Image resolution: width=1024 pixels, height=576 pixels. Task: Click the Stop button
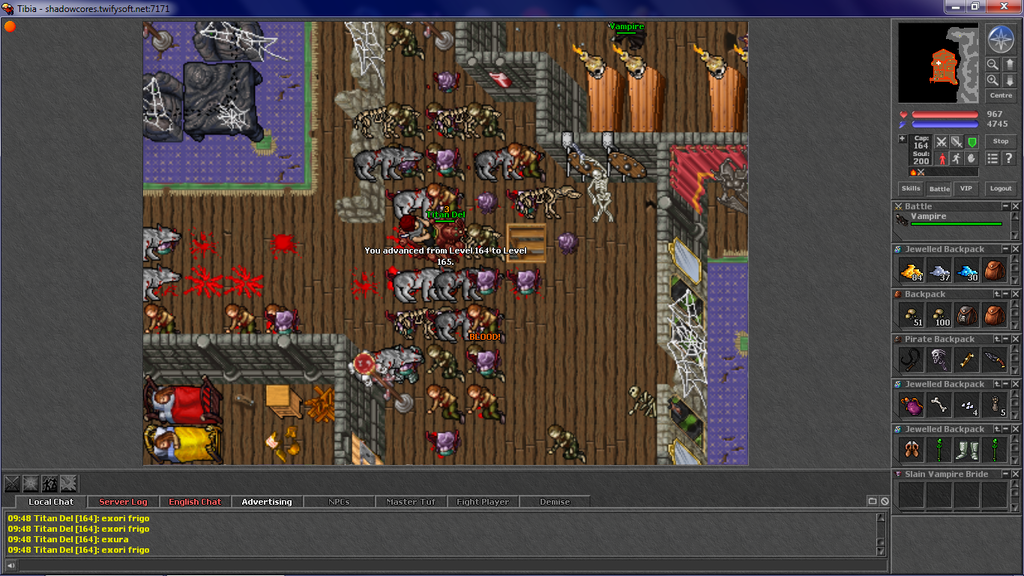[x=1000, y=142]
